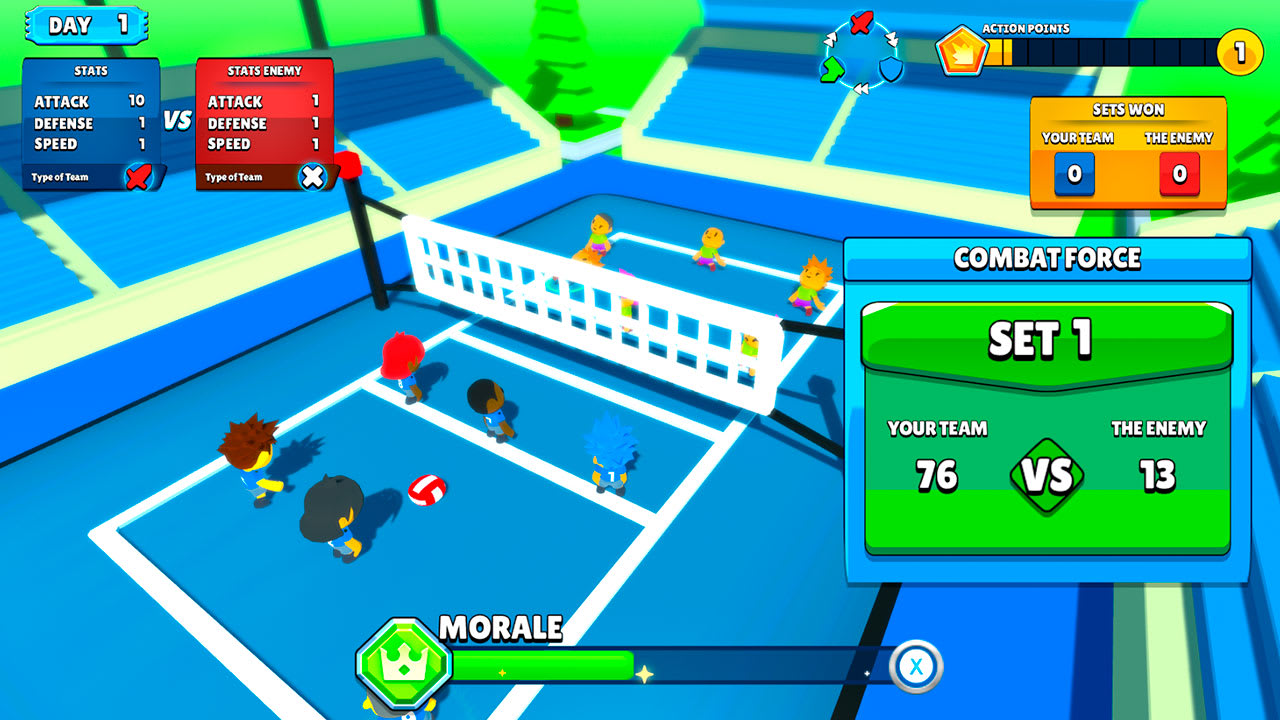Select the Day 1 ticket banner
The image size is (1280, 720).
85,24
